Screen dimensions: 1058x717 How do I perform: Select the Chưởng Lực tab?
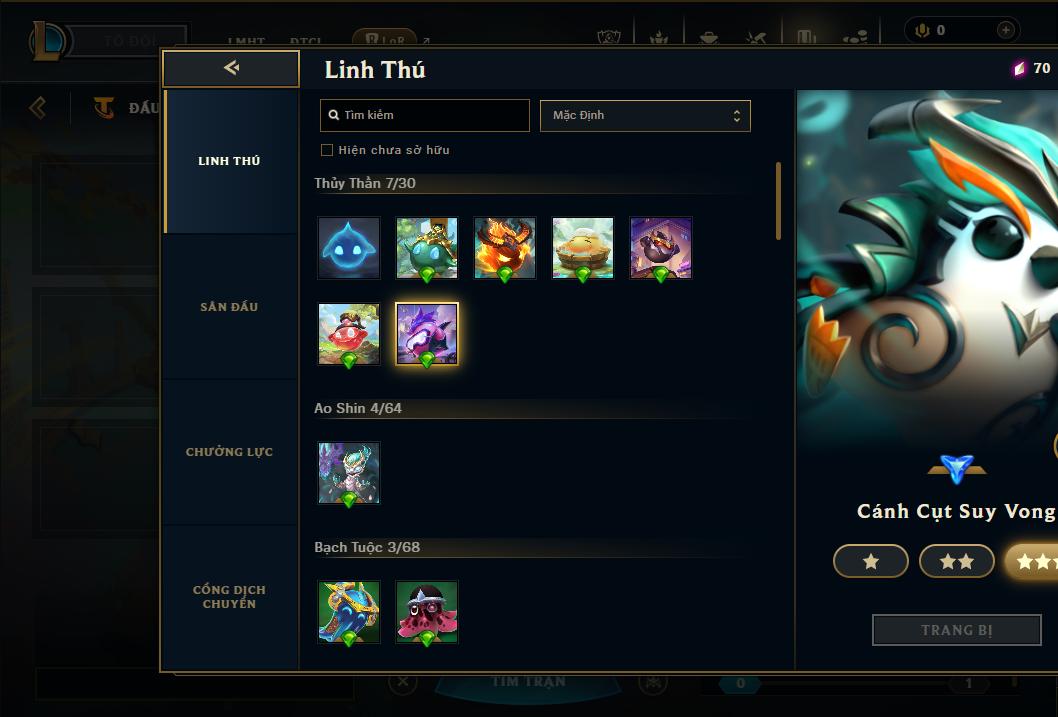tap(229, 452)
